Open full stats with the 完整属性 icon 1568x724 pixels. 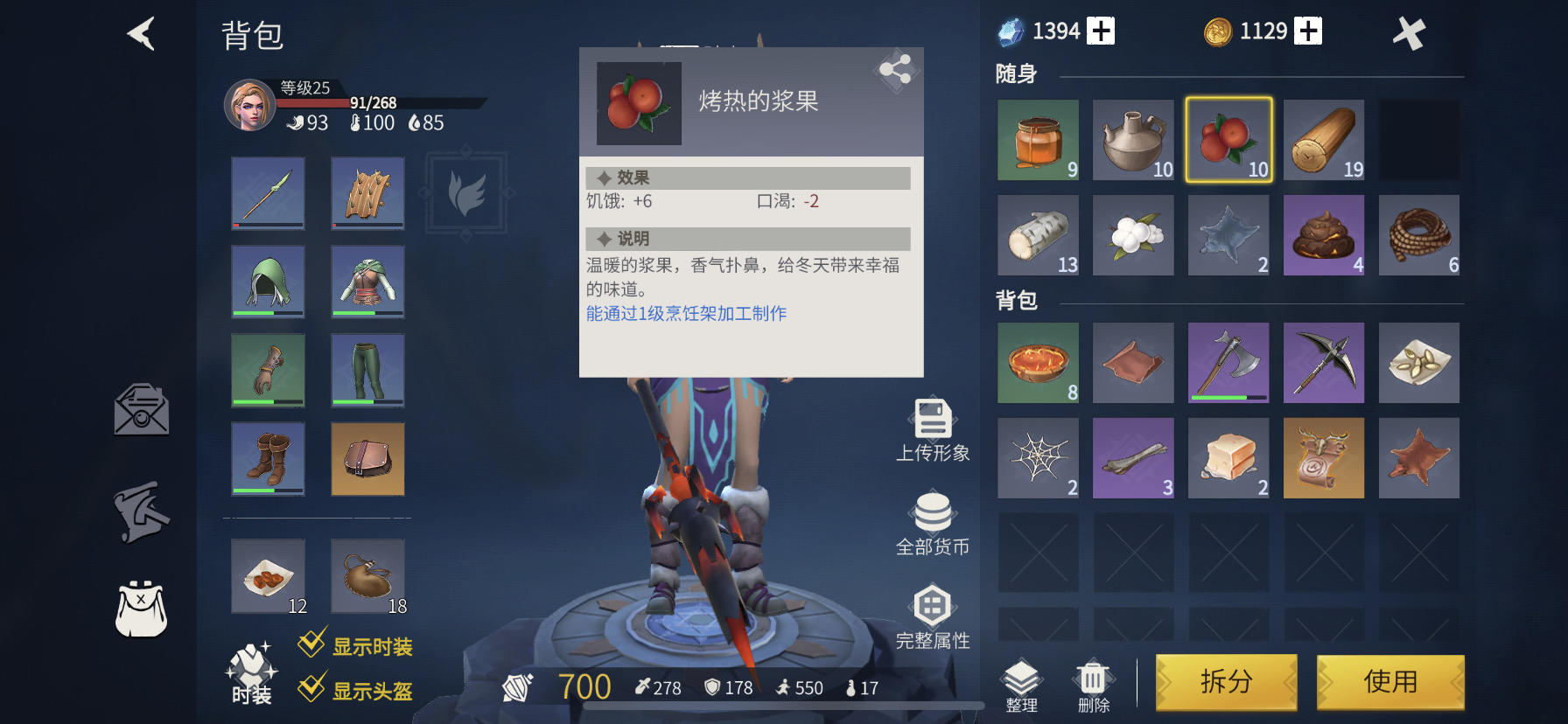click(x=934, y=603)
